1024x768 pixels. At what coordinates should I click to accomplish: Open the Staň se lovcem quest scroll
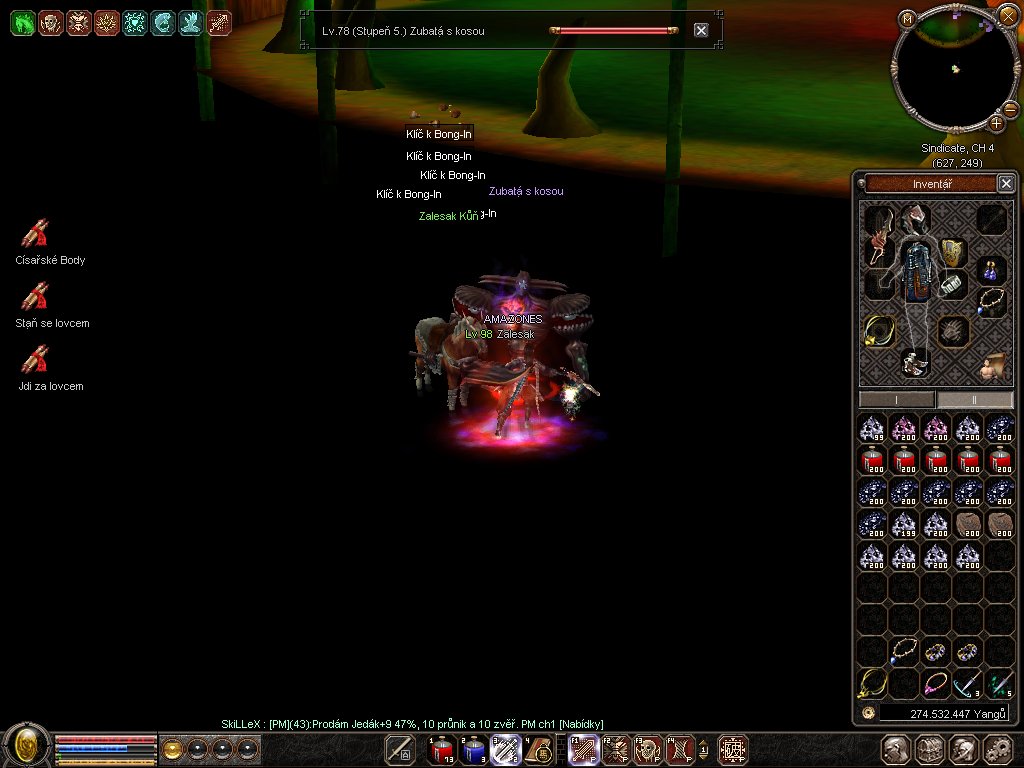click(36, 296)
